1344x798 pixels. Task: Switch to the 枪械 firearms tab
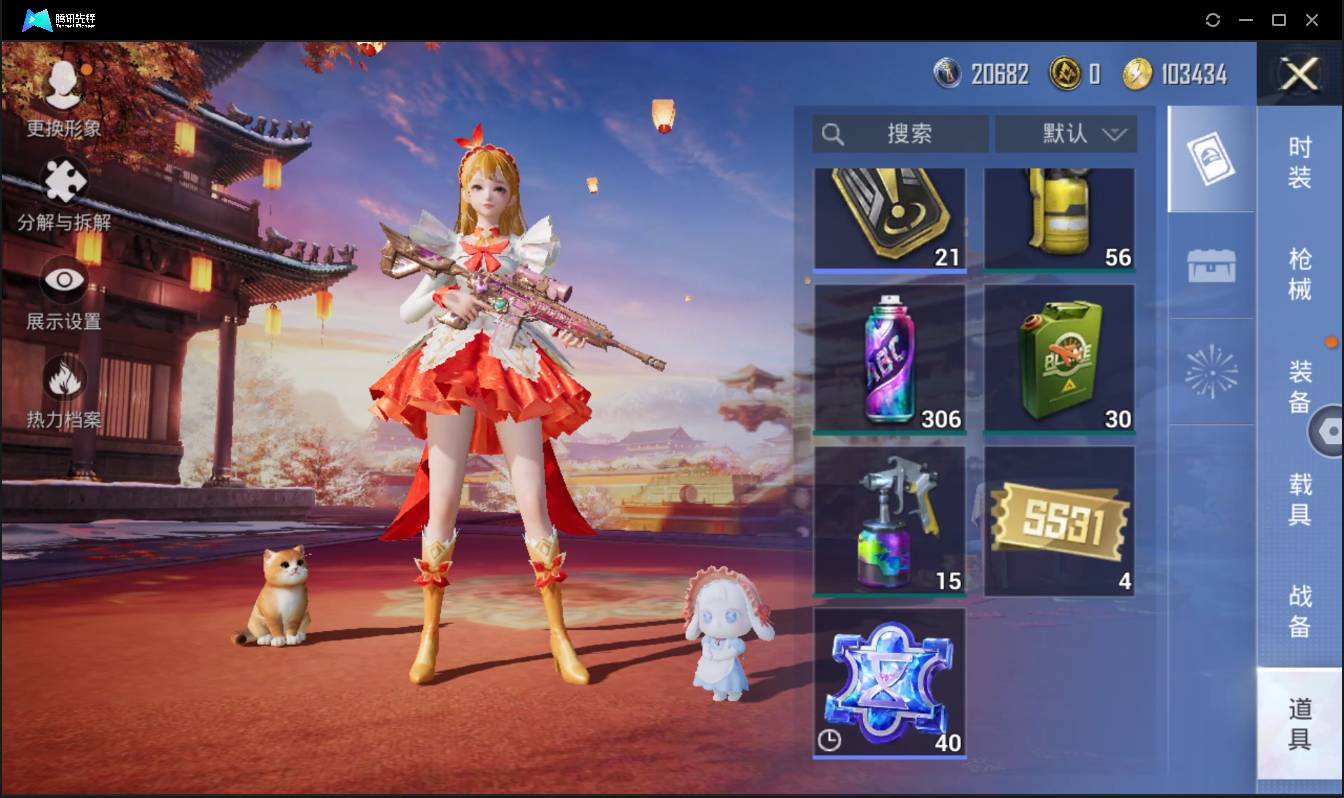[x=1299, y=274]
